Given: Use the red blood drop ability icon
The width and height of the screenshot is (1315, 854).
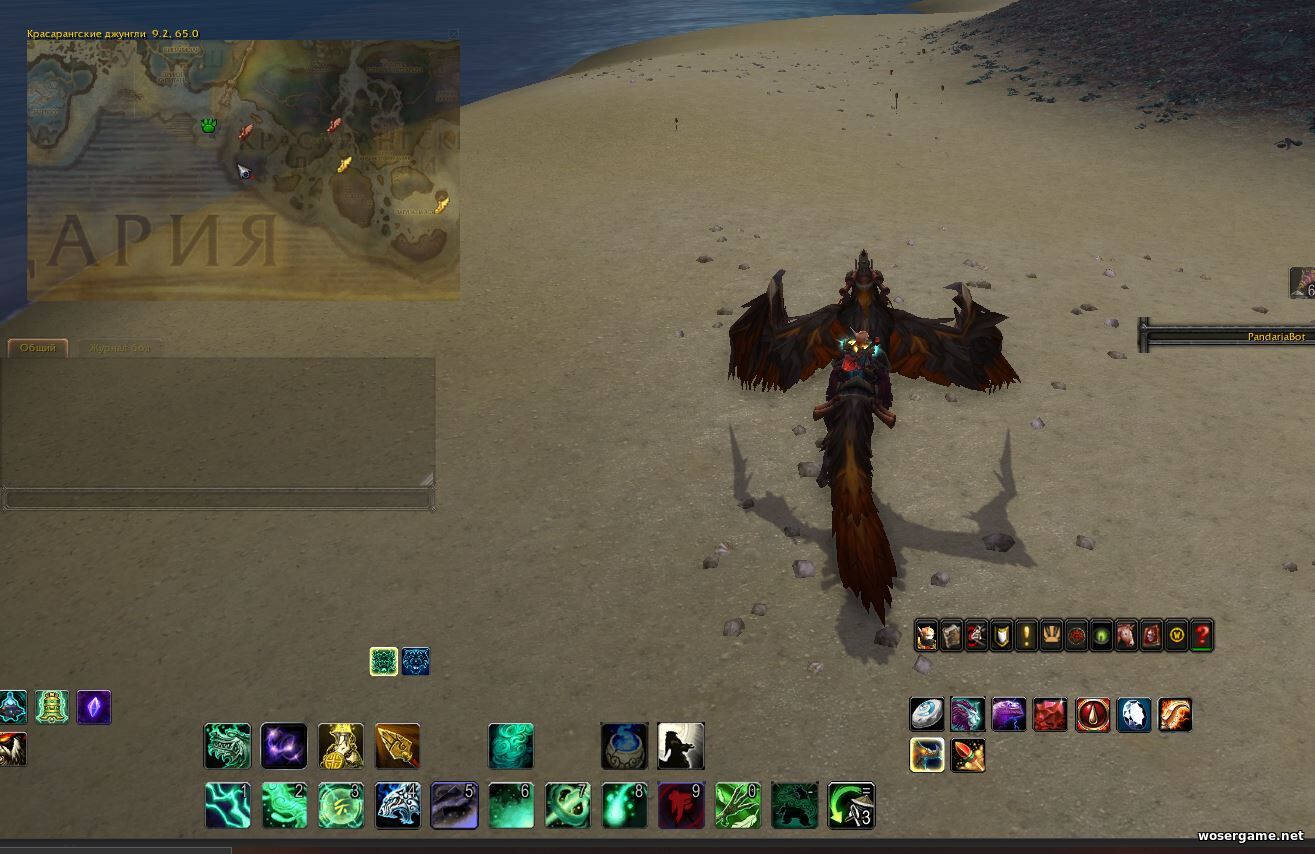Looking at the screenshot, I should [1092, 715].
